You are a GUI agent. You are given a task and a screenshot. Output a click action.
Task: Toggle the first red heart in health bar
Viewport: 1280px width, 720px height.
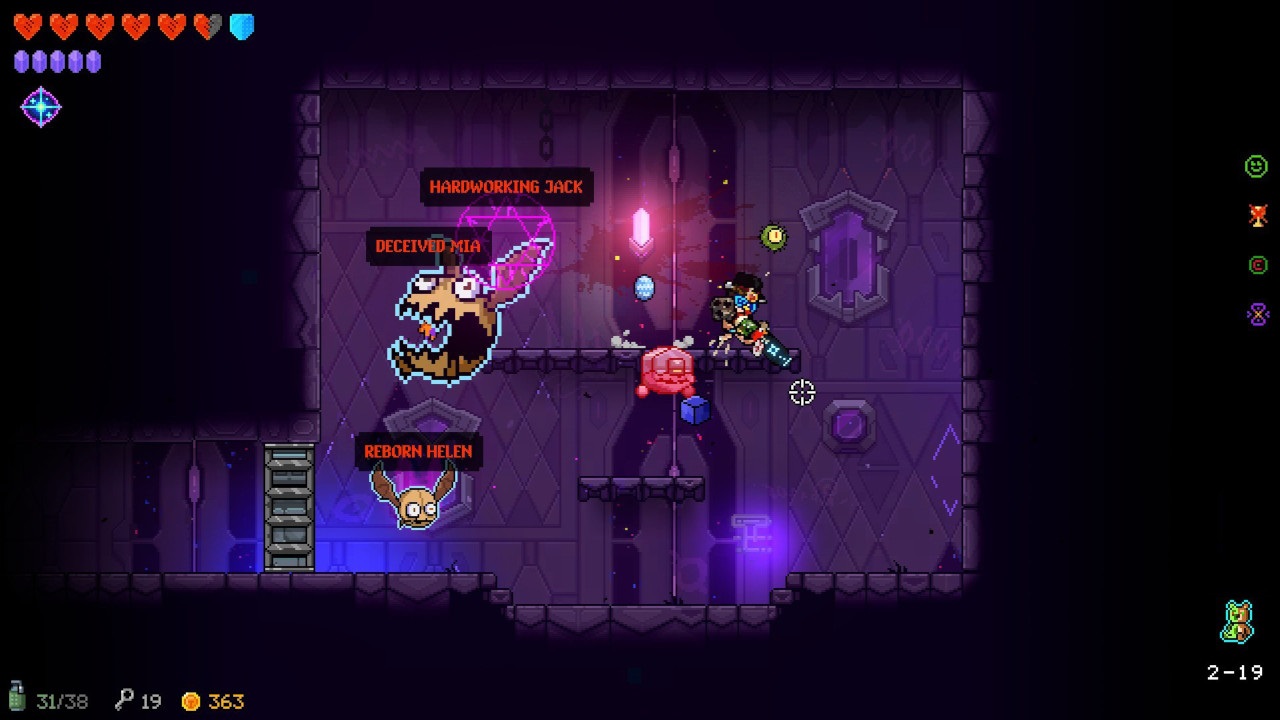[x=28, y=25]
